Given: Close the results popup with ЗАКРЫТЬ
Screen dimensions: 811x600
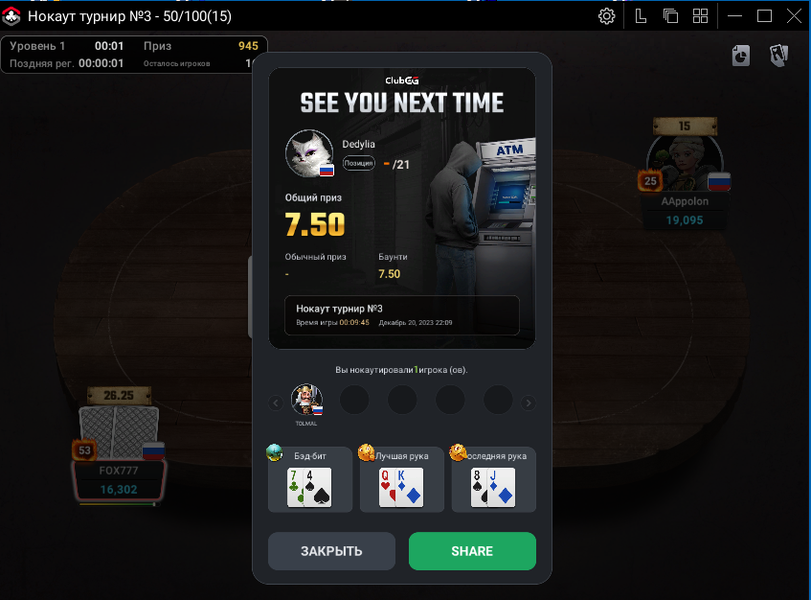Looking at the screenshot, I should click(331, 551).
